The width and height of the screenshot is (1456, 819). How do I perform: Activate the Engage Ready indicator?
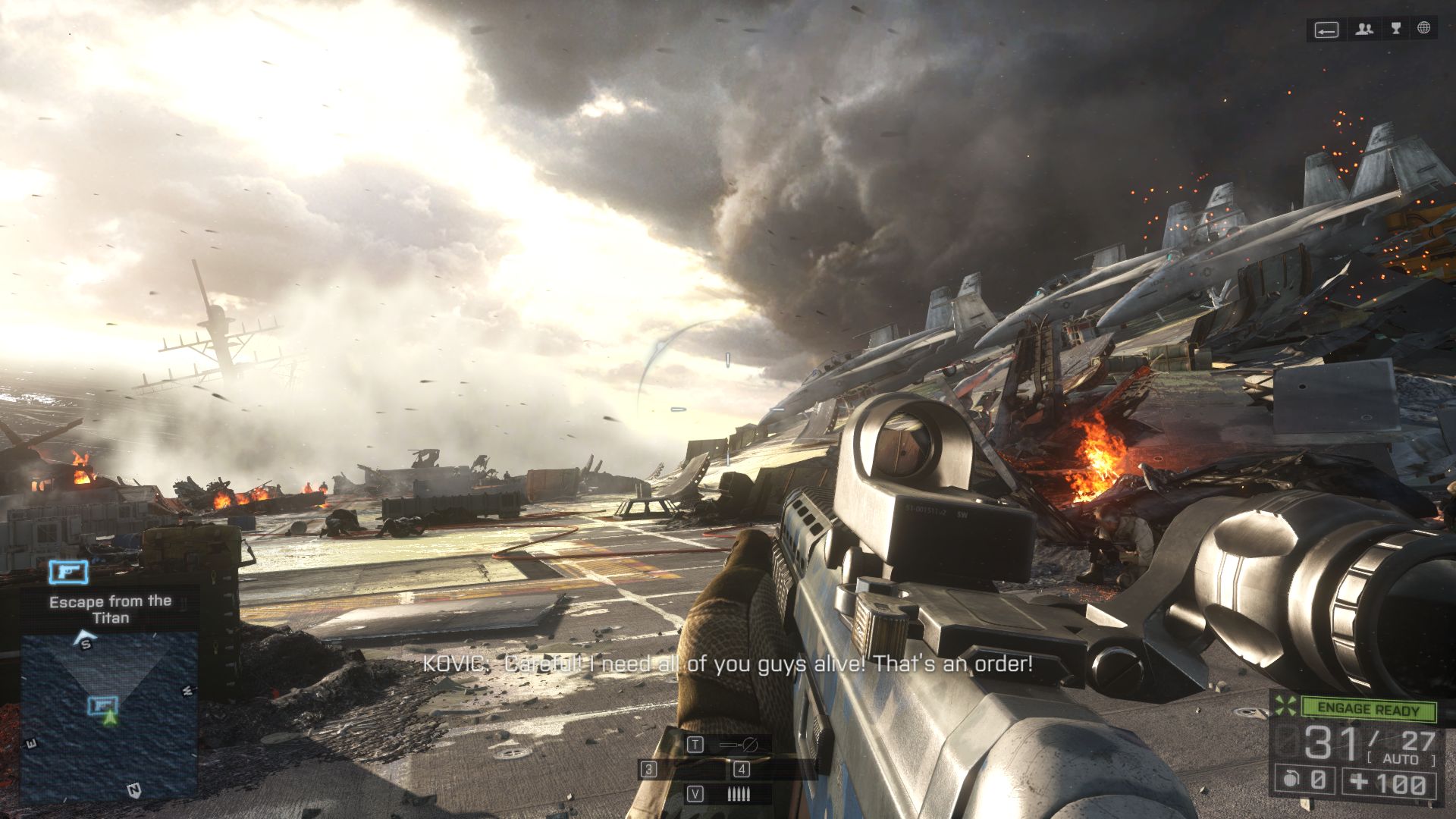1368,709
